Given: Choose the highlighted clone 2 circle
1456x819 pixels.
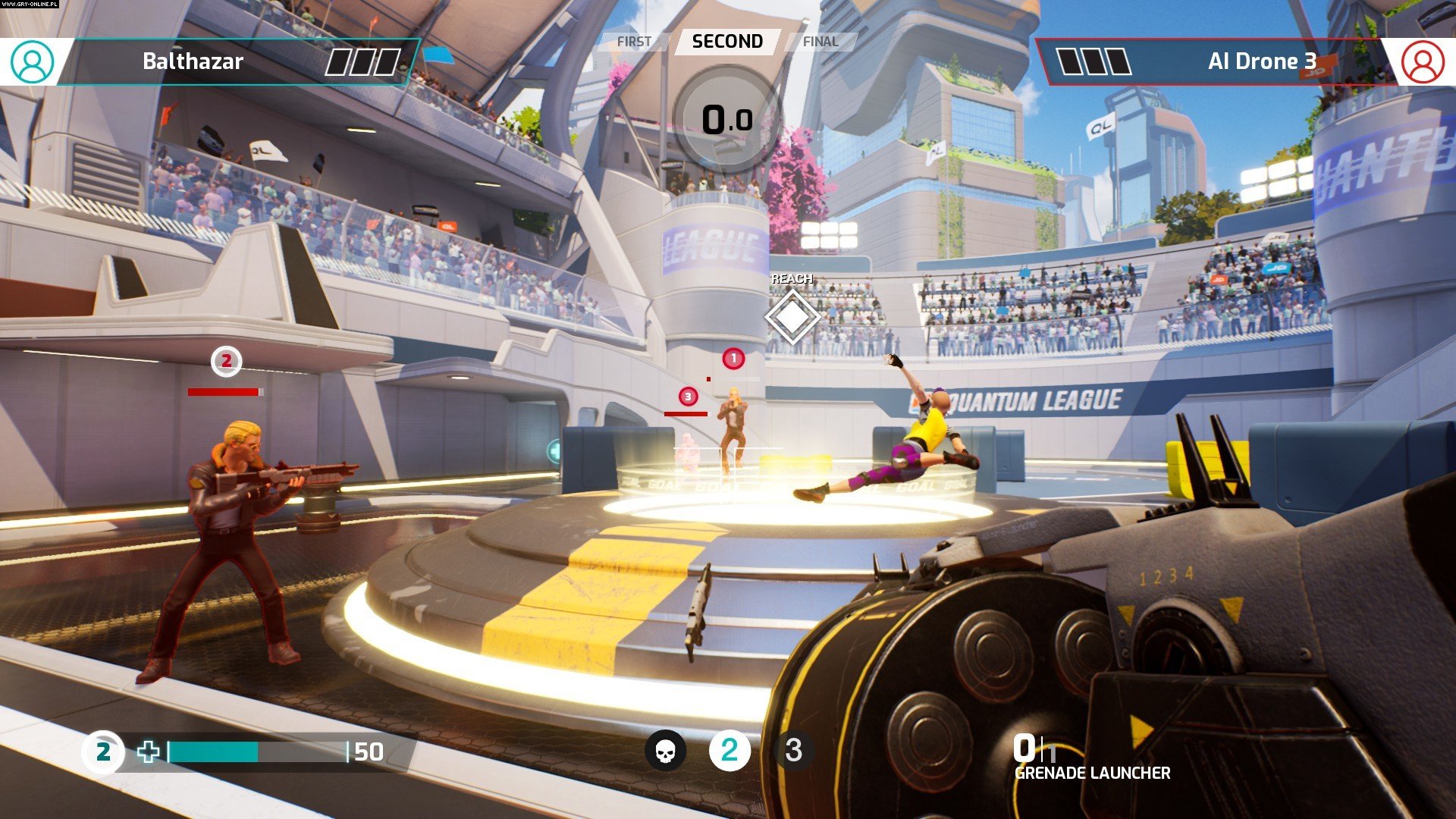Looking at the screenshot, I should (730, 751).
